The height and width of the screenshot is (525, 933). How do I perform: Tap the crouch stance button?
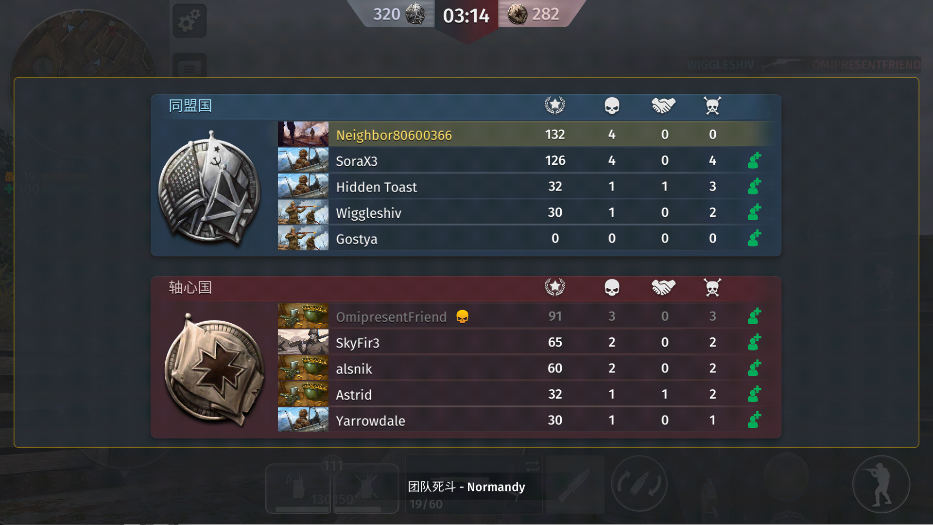coord(880,484)
